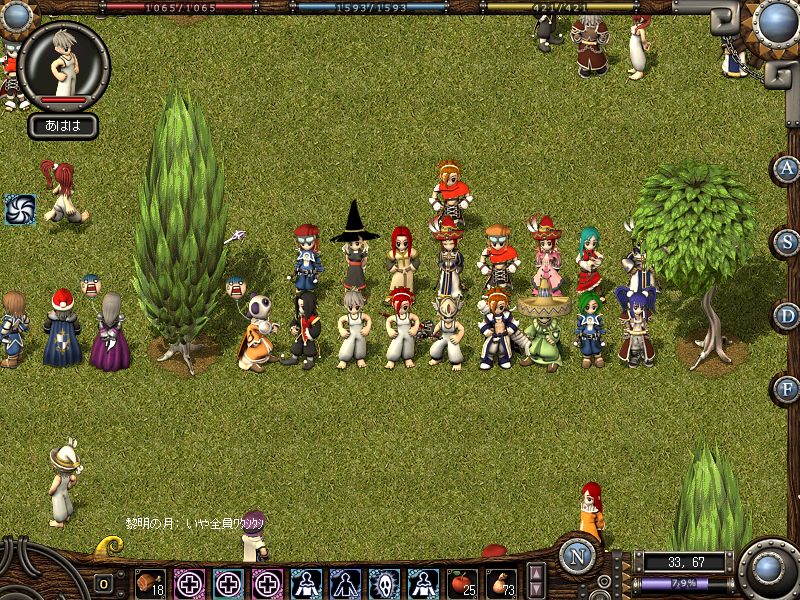Viewport: 800px width, 600px height.
Task: Use the red apple slot with 25
Action: pyautogui.click(x=462, y=582)
